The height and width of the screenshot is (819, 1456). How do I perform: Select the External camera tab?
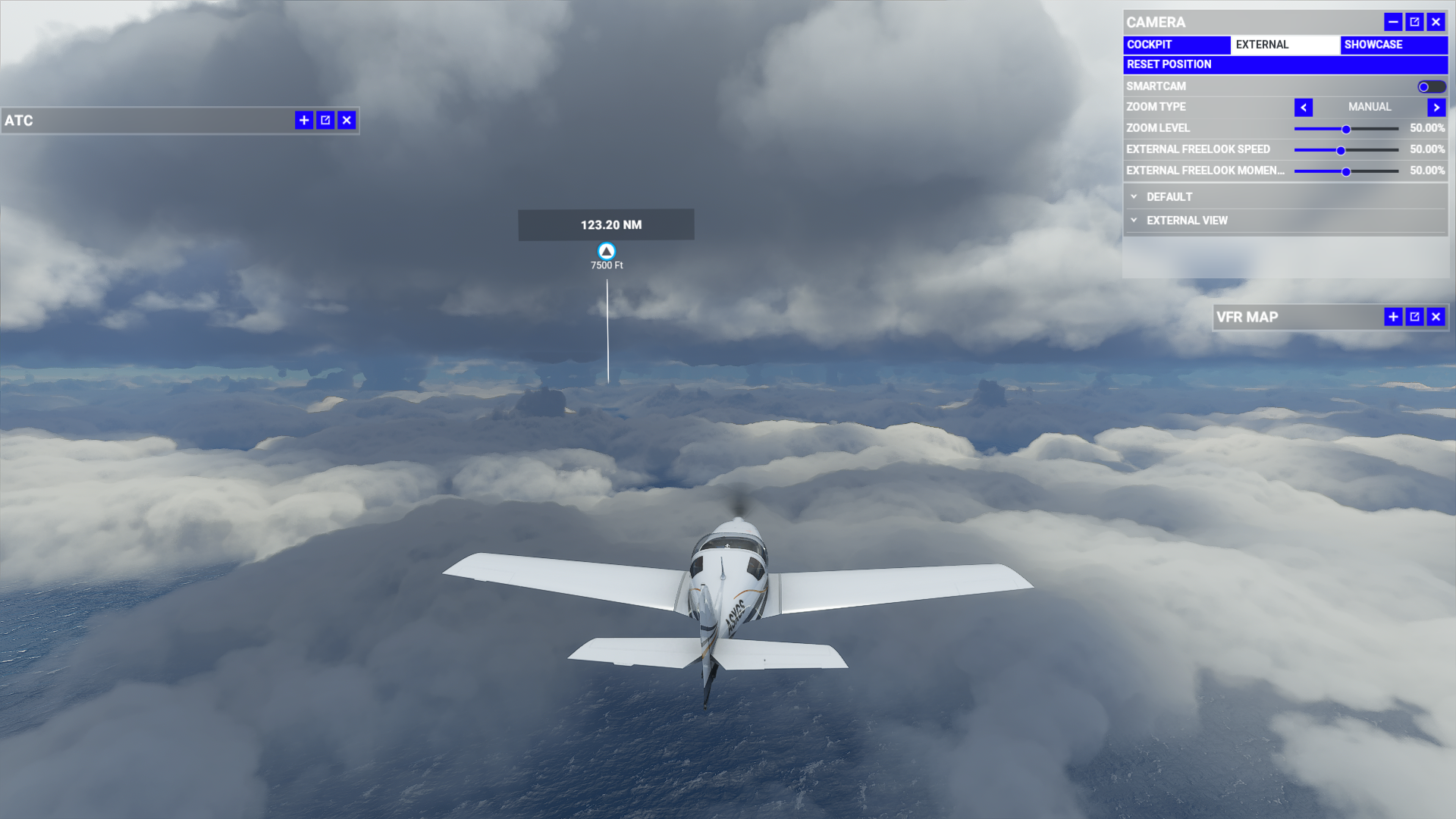point(1285,45)
